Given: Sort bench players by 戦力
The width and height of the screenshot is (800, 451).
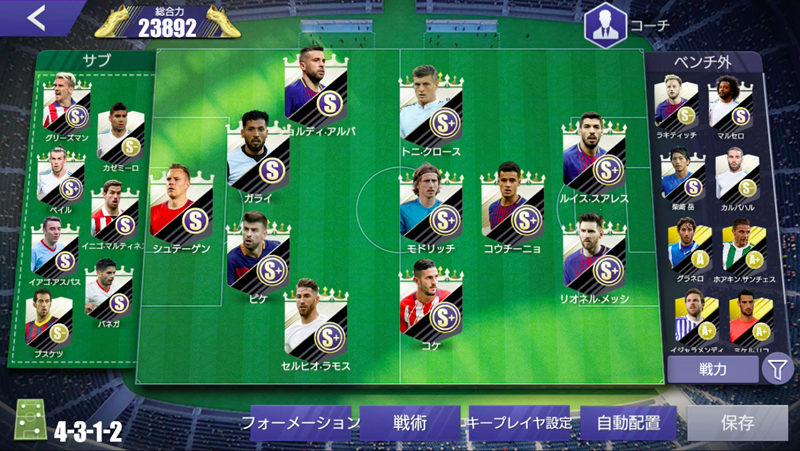Looking at the screenshot, I should 713,369.
